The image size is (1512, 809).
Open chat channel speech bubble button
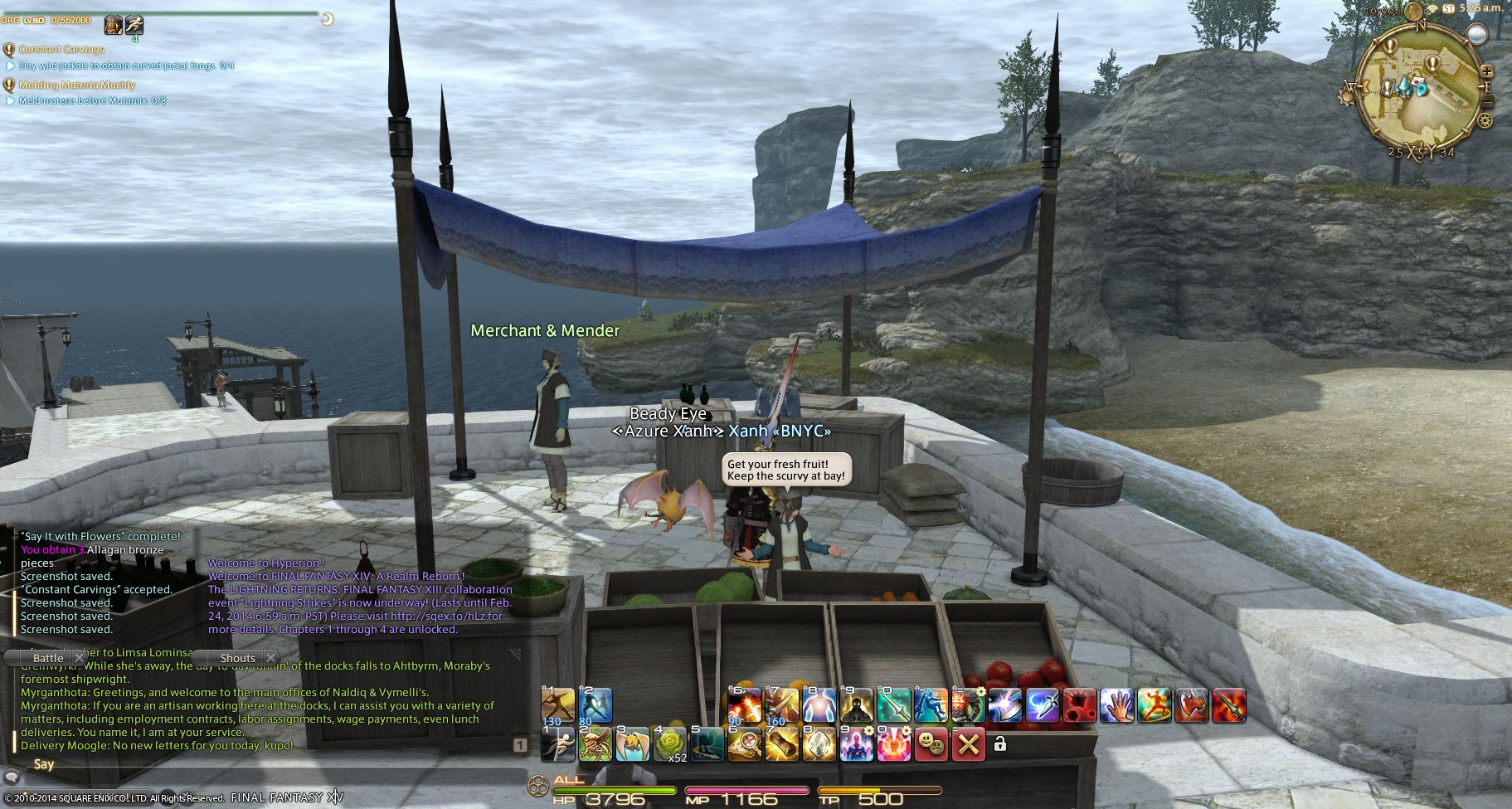click(11, 778)
